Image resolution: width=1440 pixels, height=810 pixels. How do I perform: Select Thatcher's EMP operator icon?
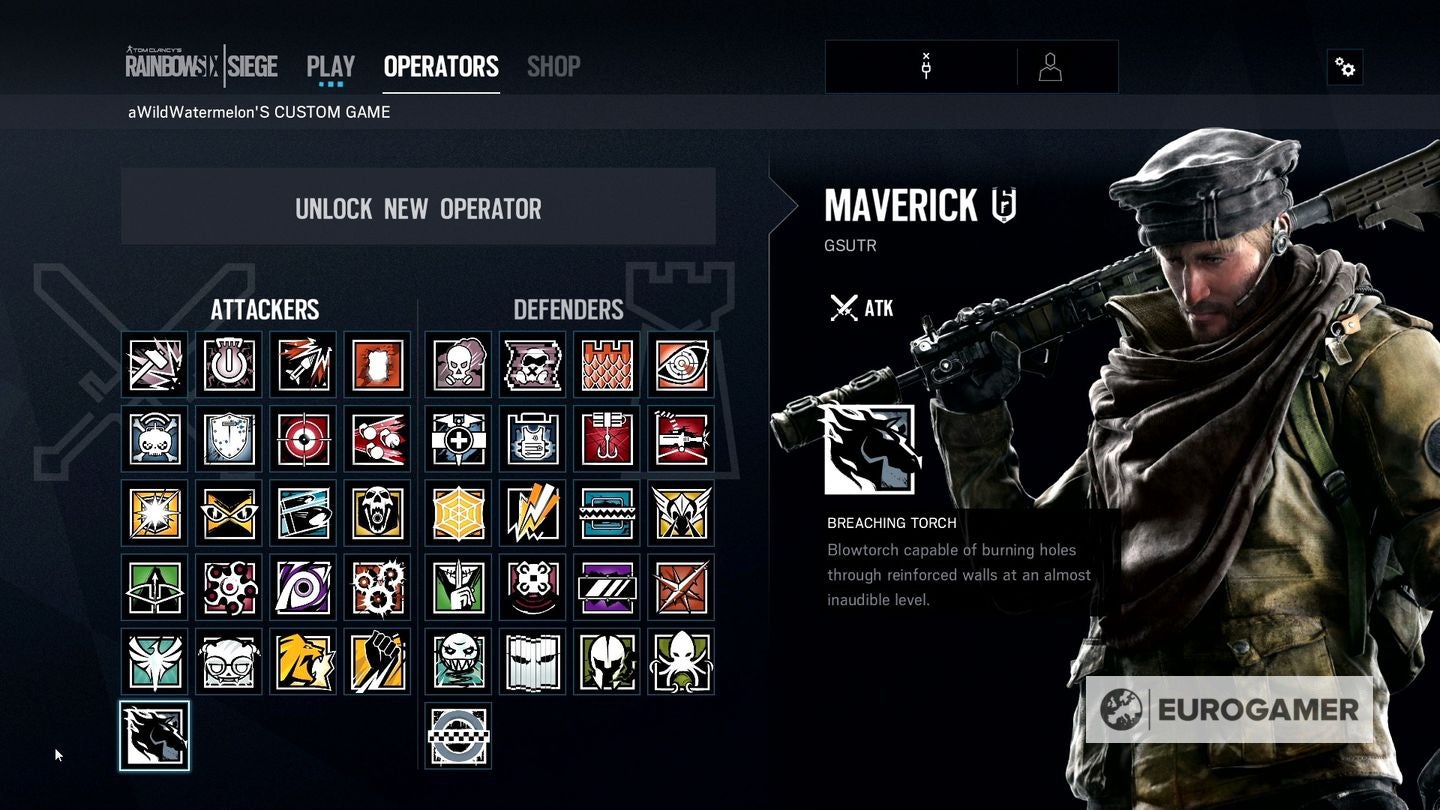point(229,364)
